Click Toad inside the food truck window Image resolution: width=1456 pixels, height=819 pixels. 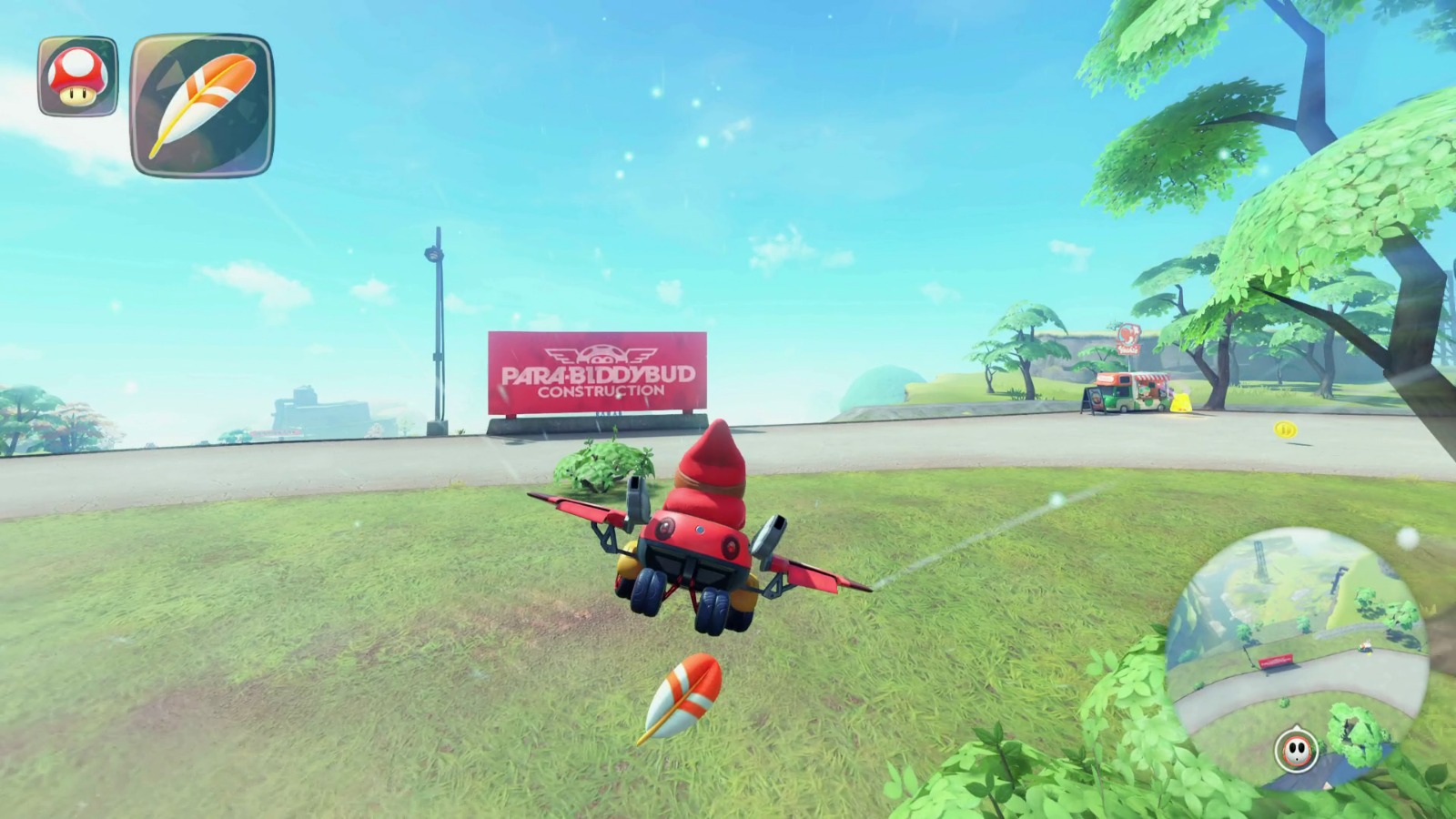[1145, 392]
